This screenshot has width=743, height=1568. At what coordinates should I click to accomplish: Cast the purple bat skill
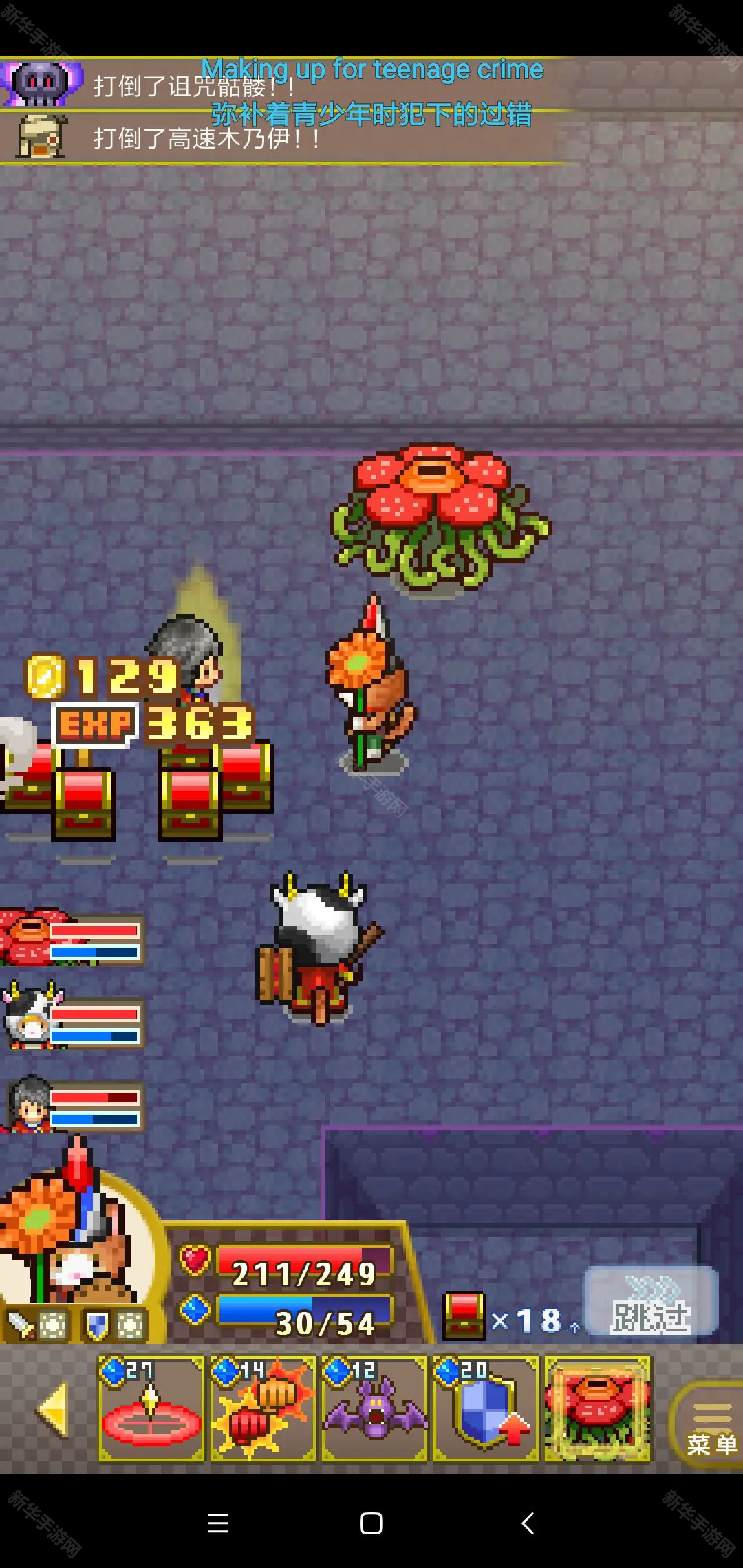pos(374,1408)
